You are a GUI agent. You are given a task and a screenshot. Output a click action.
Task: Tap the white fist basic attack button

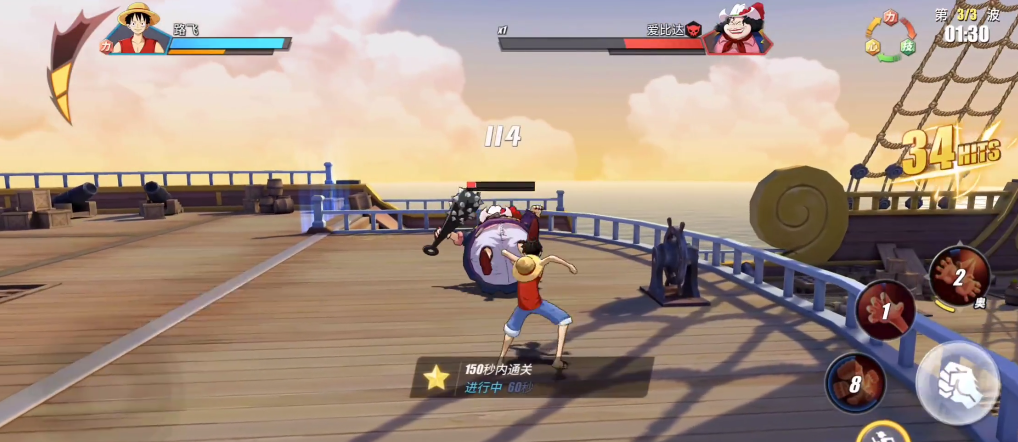coord(957,383)
